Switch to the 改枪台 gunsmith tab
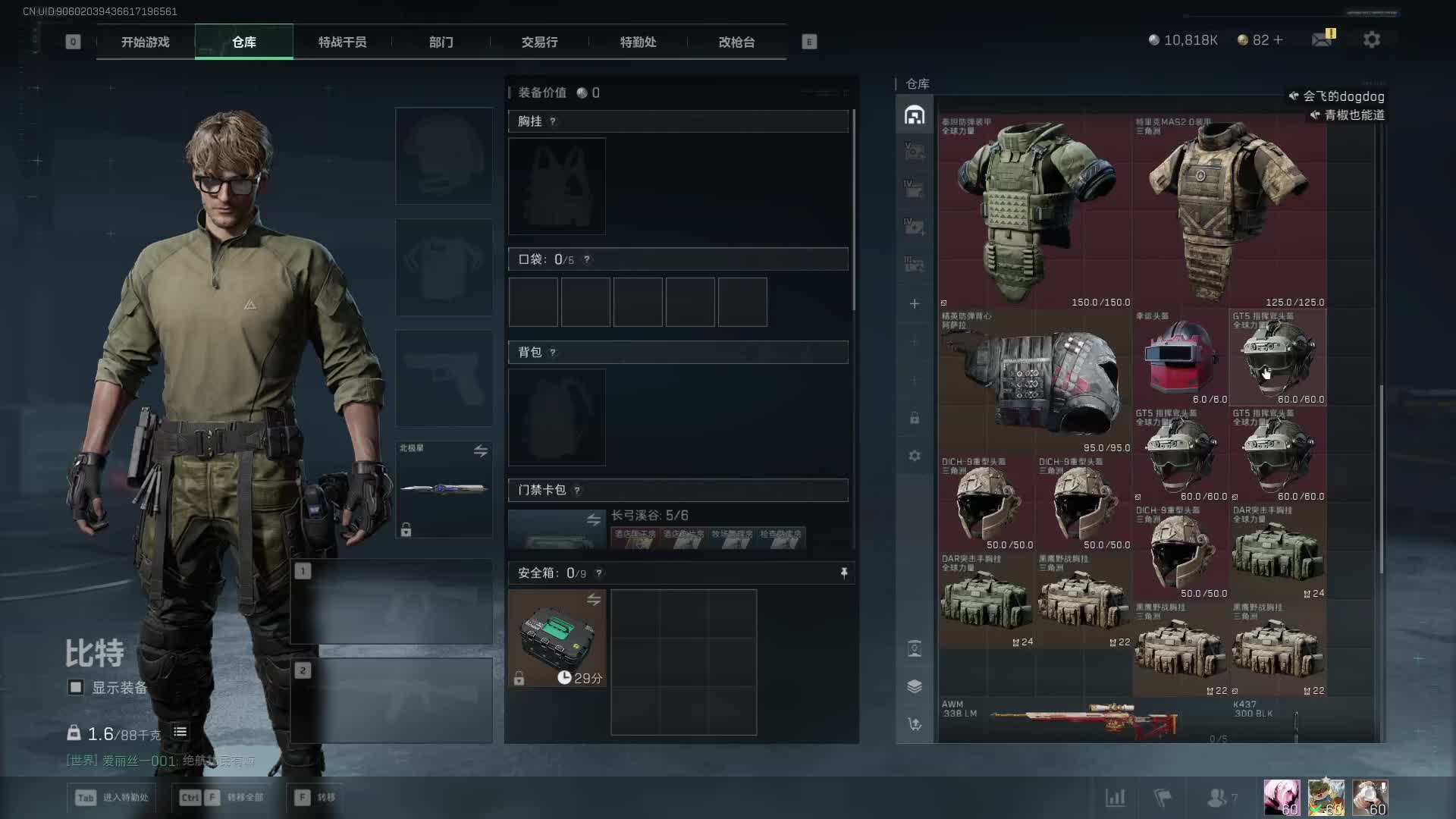The height and width of the screenshot is (819, 1456). coord(736,42)
